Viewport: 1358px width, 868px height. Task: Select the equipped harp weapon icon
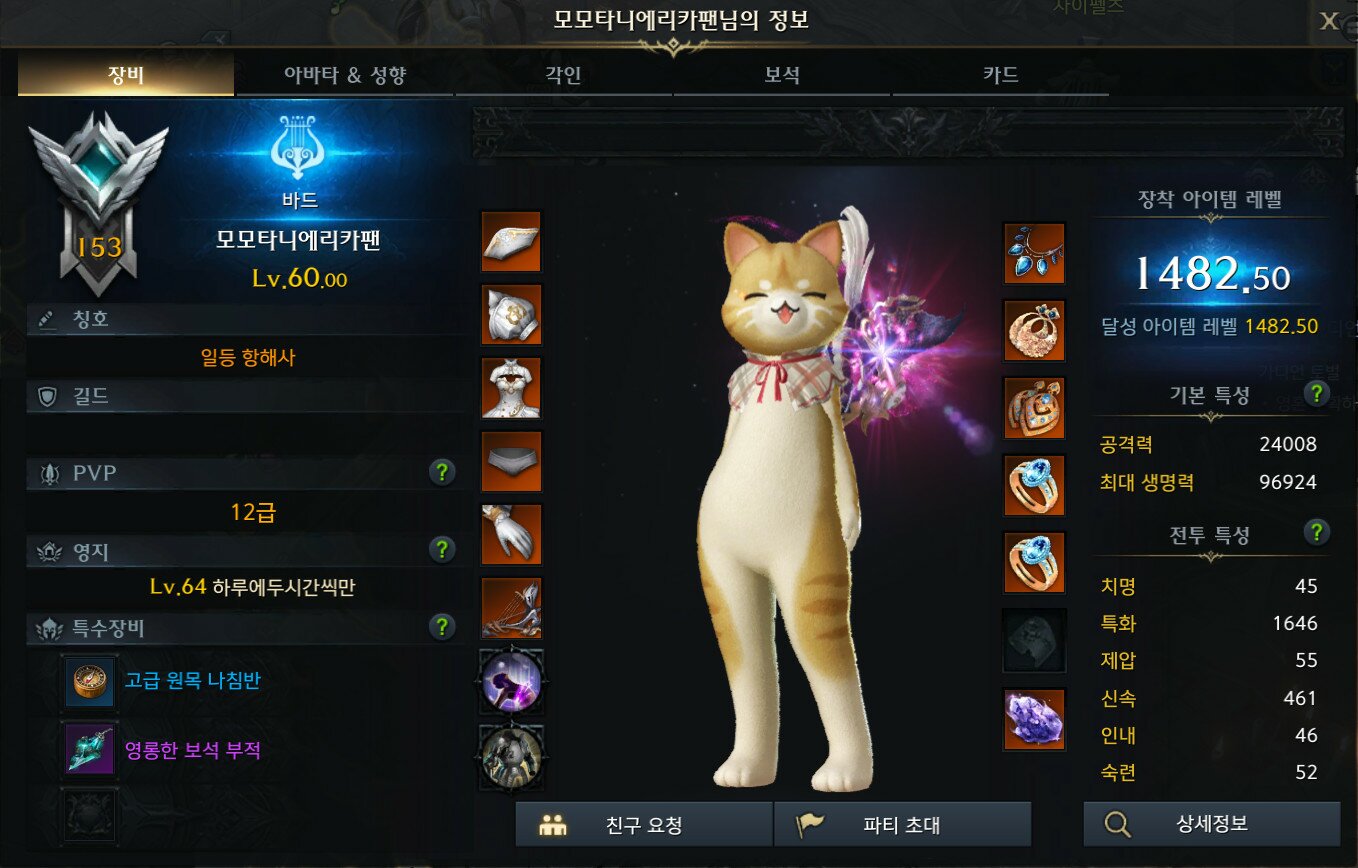pos(511,608)
